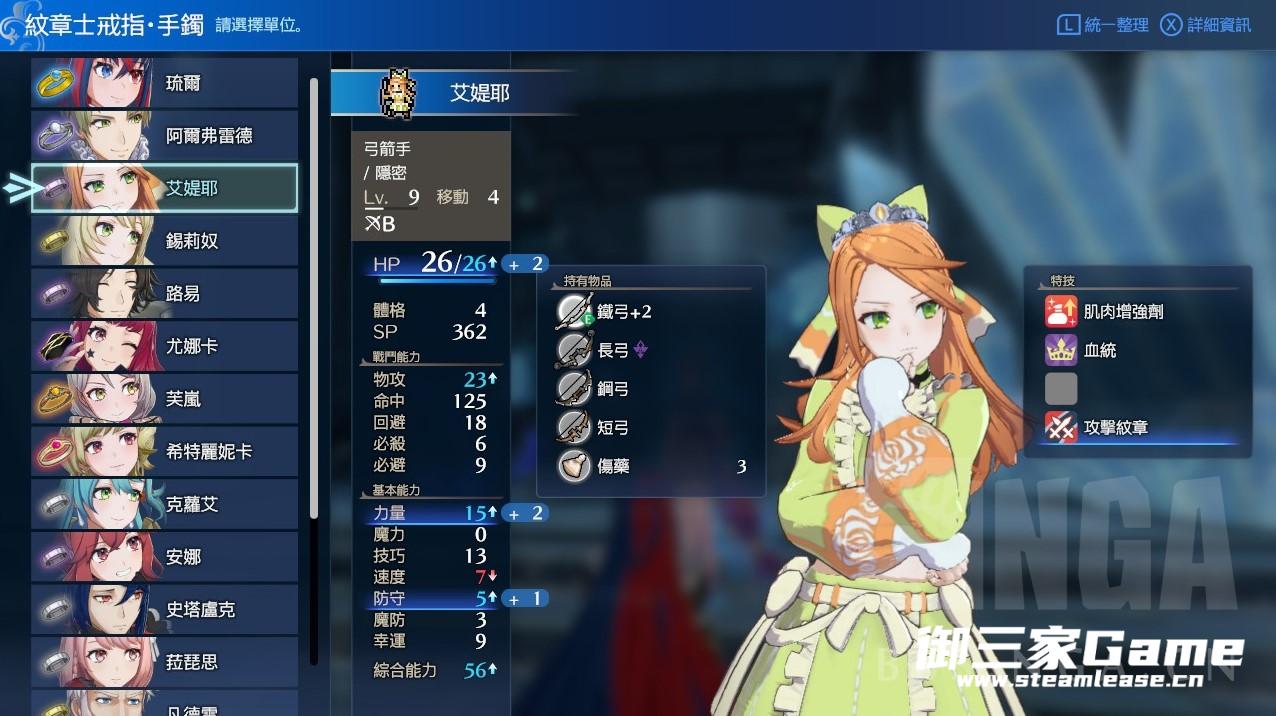The height and width of the screenshot is (716, 1276).
Task: Choose unit 菈琵思
Action: [x=165, y=662]
